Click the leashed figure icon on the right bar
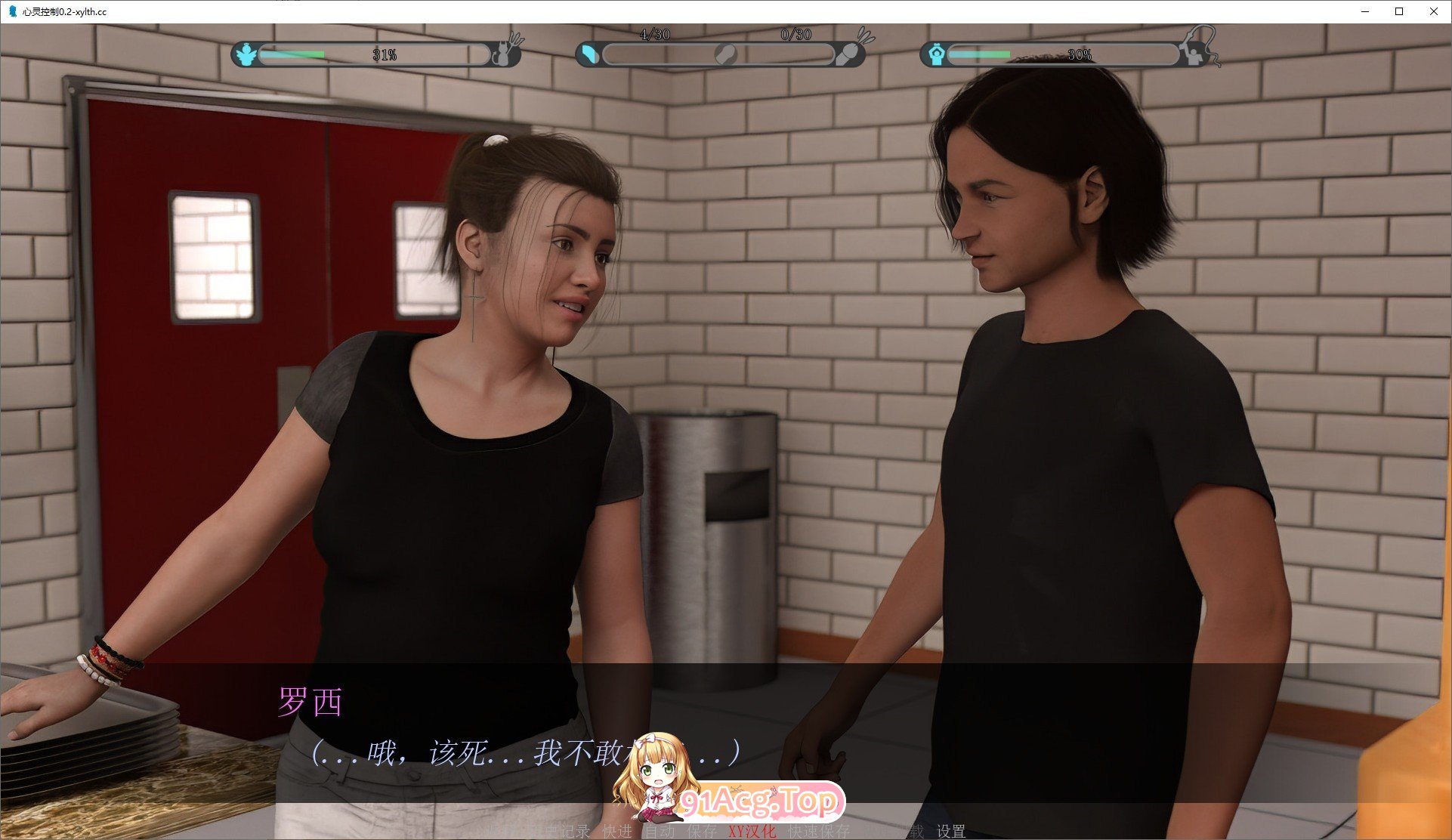Screen dimensions: 1452x840 [x=1194, y=54]
